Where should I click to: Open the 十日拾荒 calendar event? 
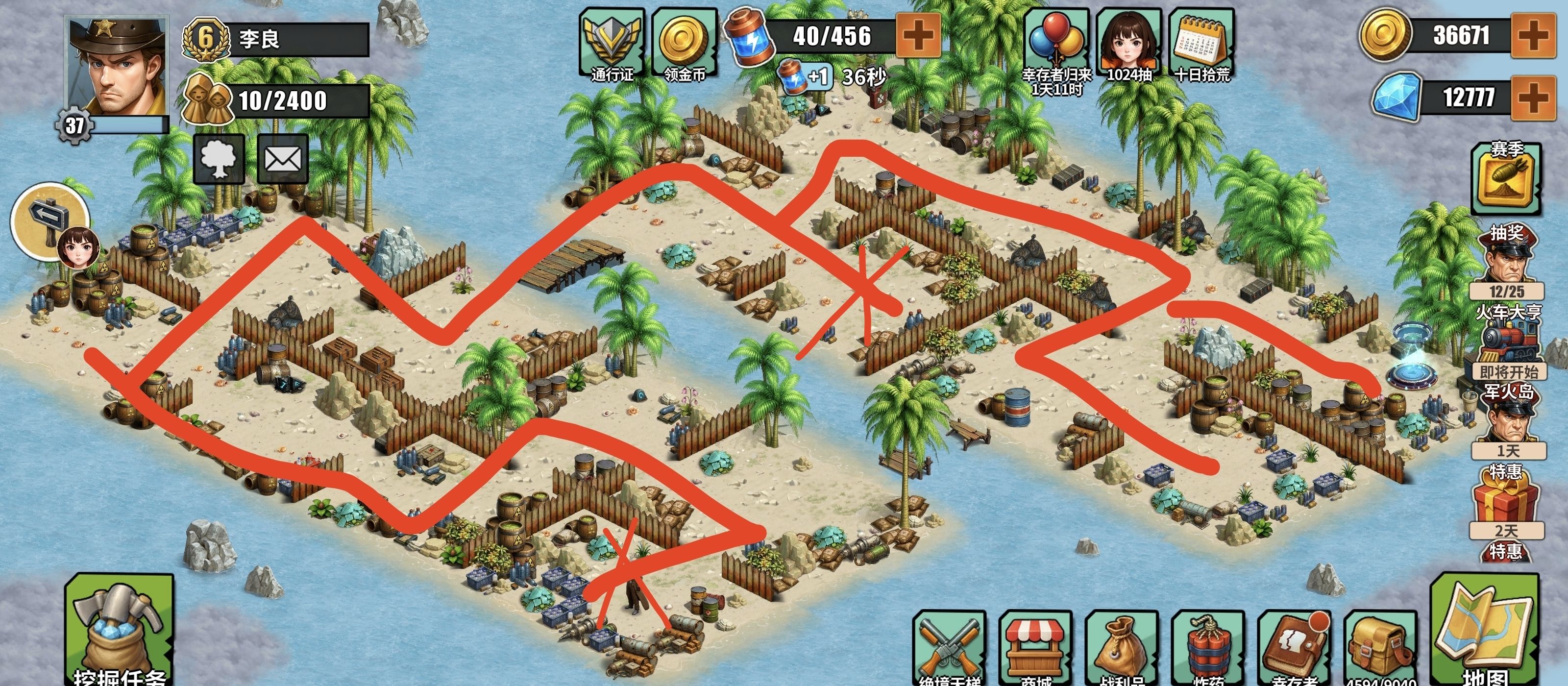tap(1201, 44)
